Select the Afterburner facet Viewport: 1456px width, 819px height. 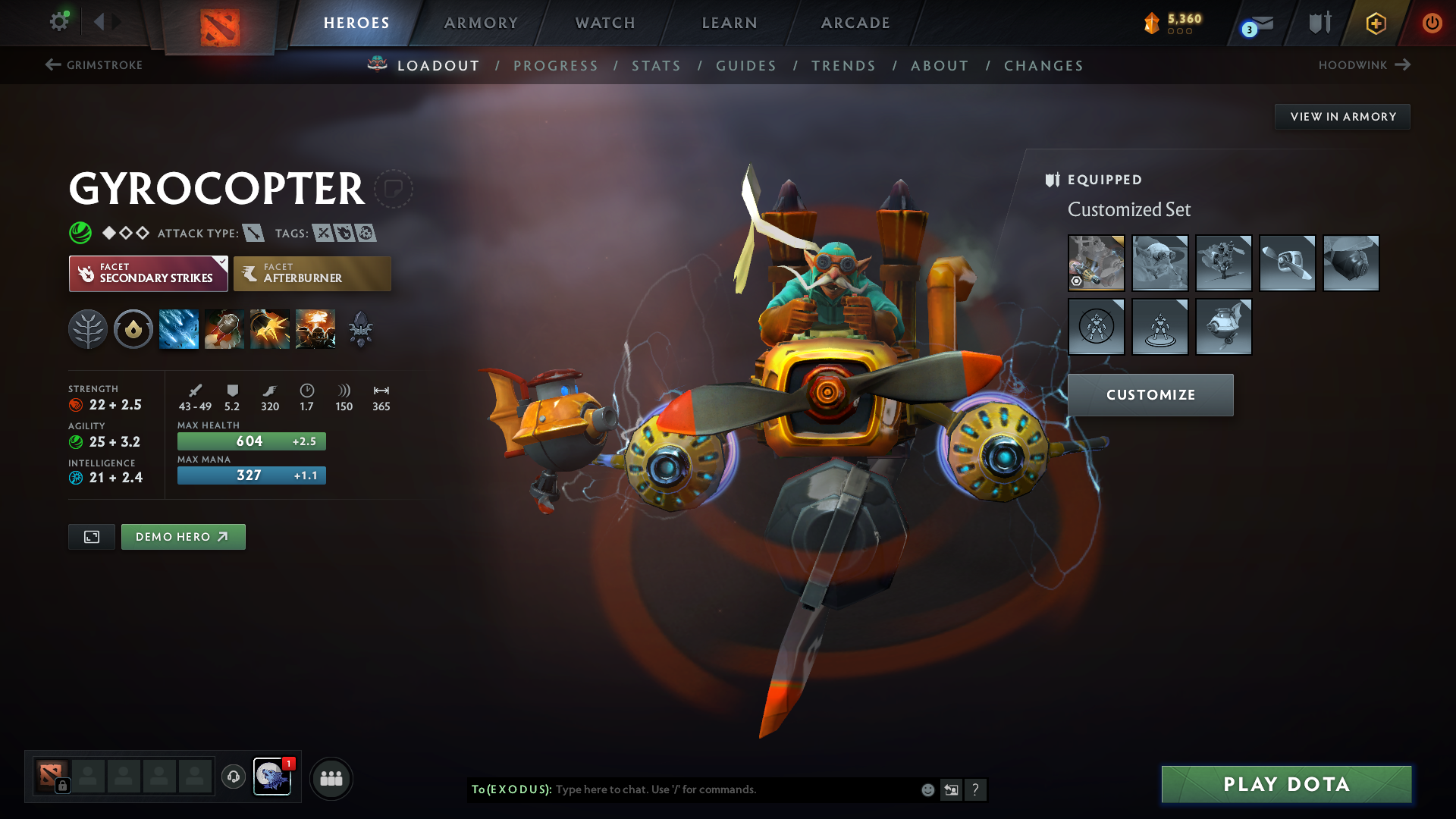pos(312,274)
